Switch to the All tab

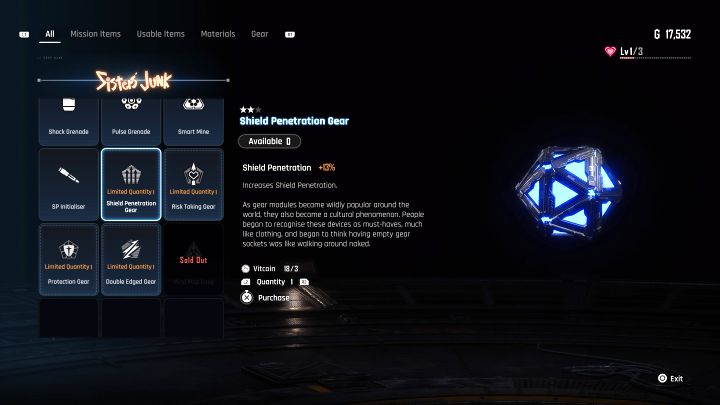click(x=49, y=34)
